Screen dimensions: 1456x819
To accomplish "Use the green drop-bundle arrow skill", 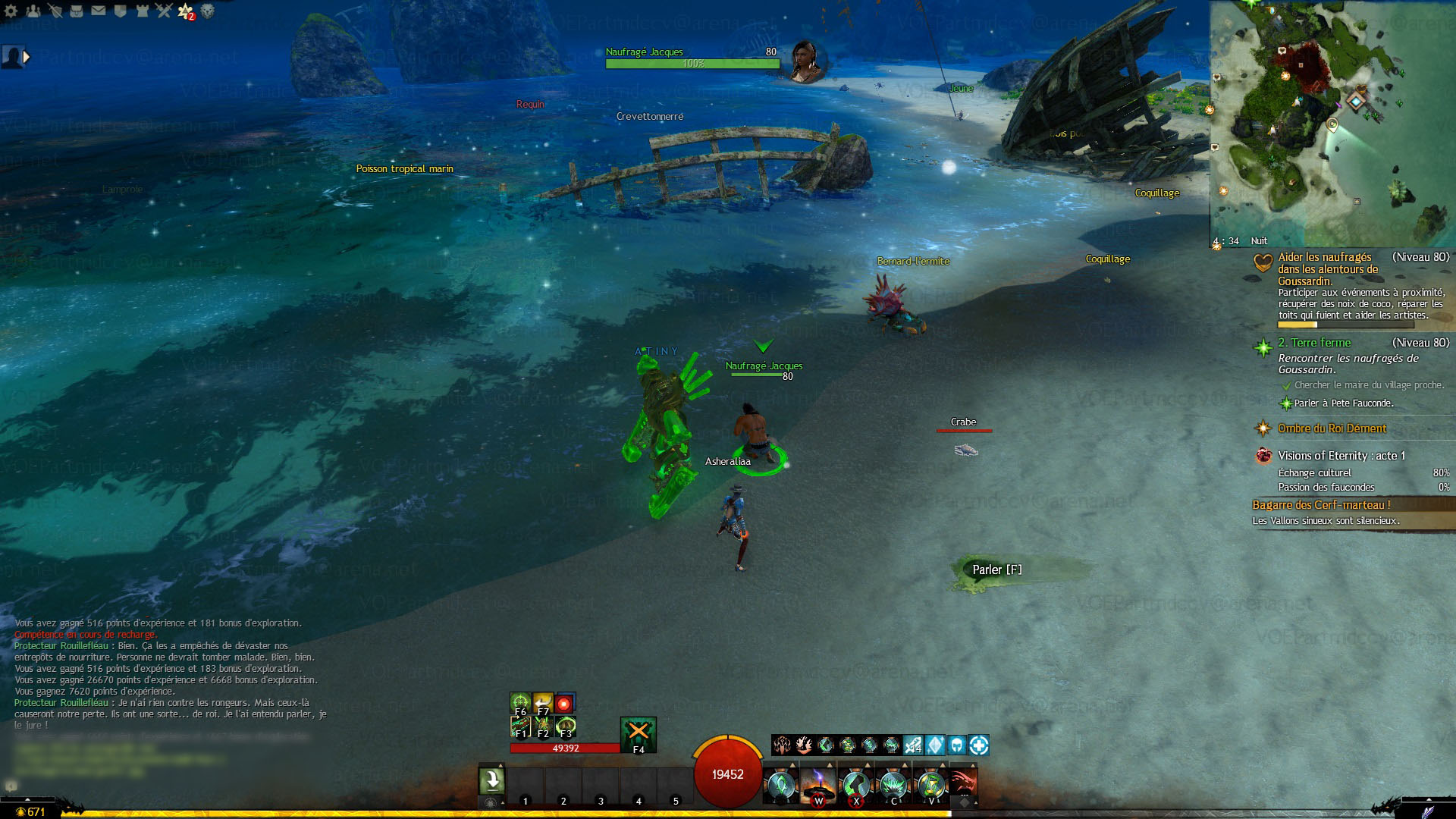I will (x=491, y=781).
